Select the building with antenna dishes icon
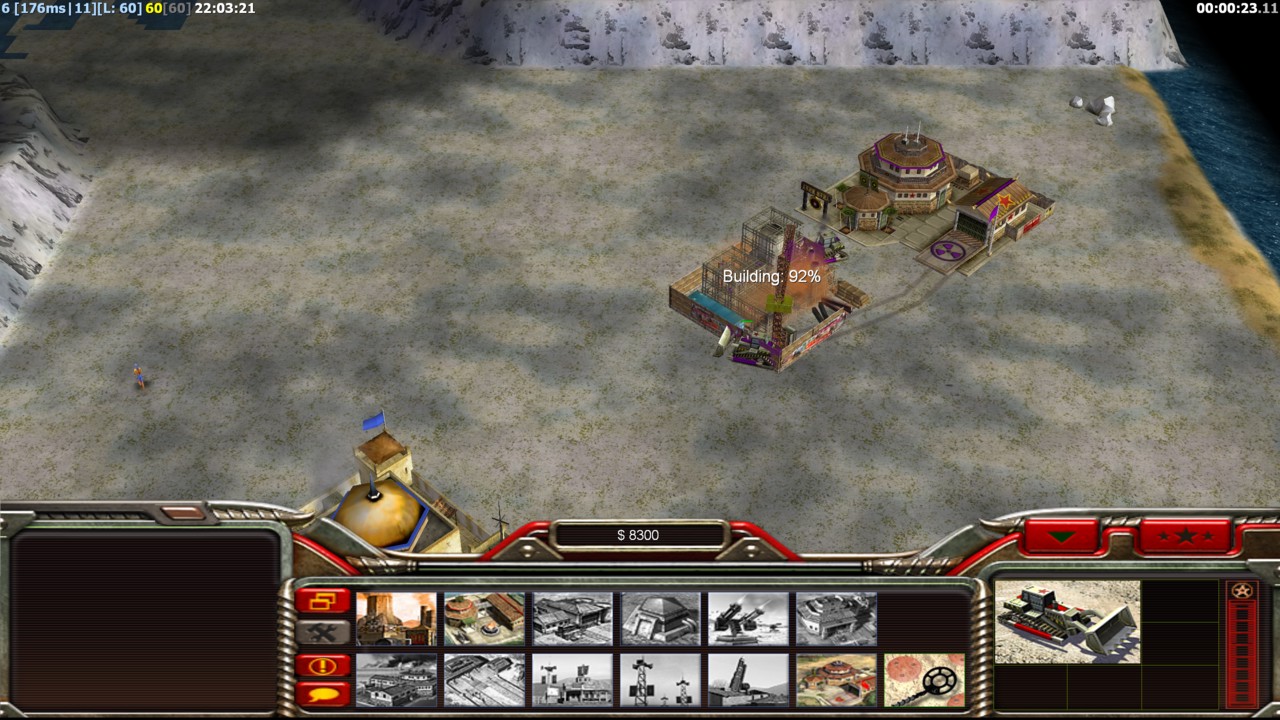The width and height of the screenshot is (1280, 720). click(x=572, y=680)
